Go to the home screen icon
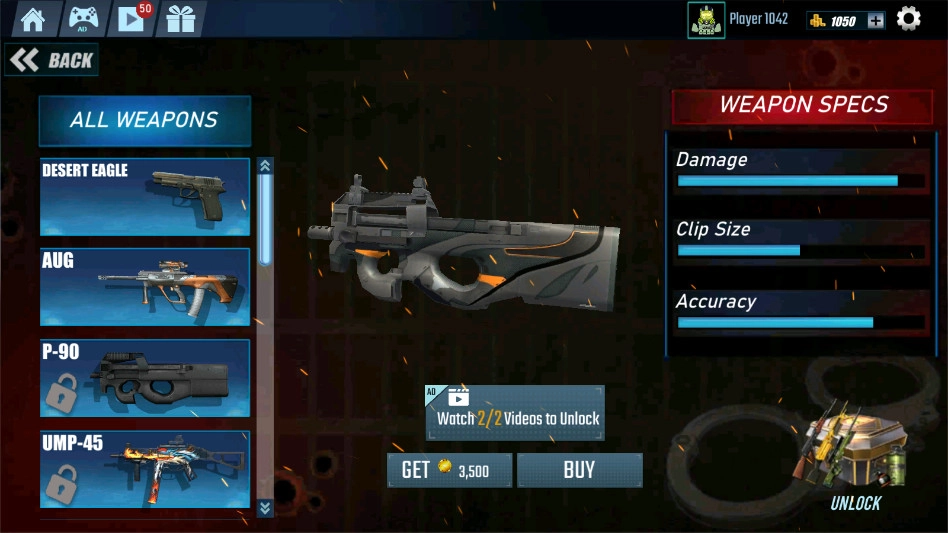Screen dimensions: 948x533 pyautogui.click(x=33, y=19)
